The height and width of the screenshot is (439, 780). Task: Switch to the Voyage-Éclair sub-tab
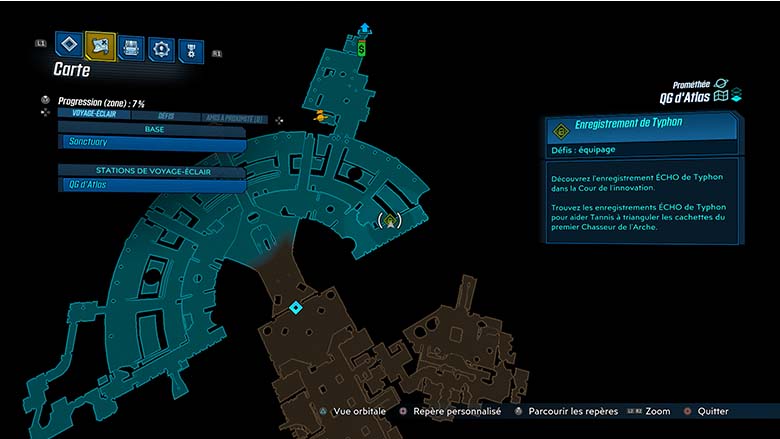pyautogui.click(x=90, y=115)
